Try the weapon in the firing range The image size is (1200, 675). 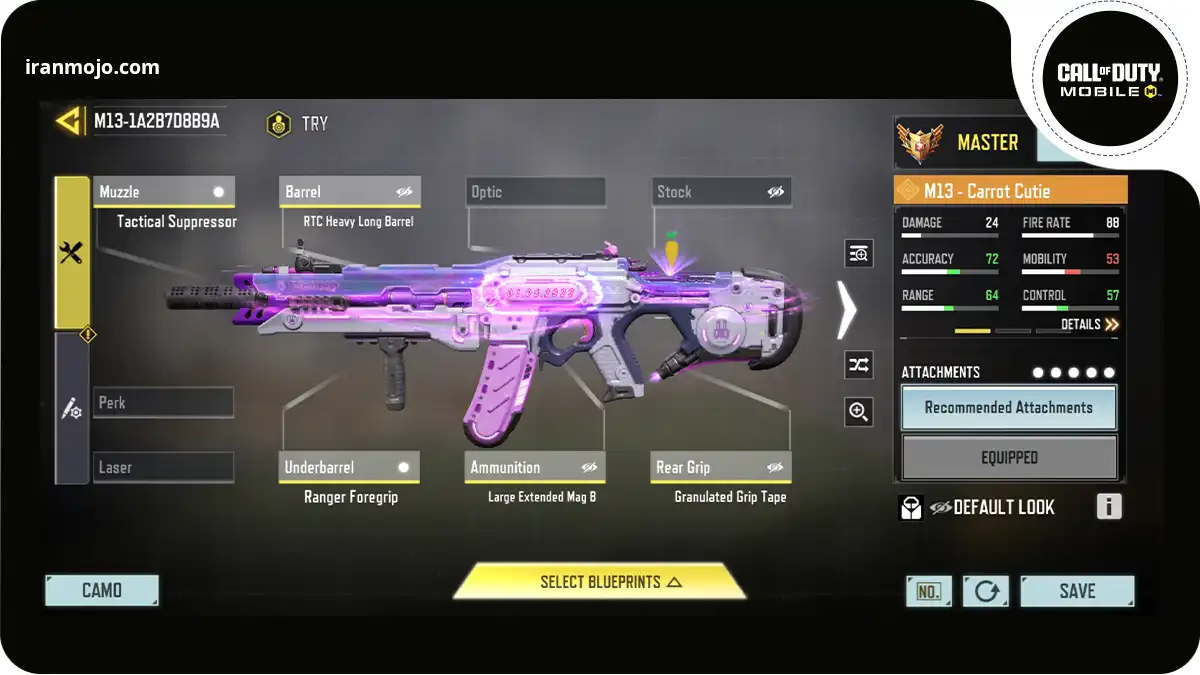point(296,124)
